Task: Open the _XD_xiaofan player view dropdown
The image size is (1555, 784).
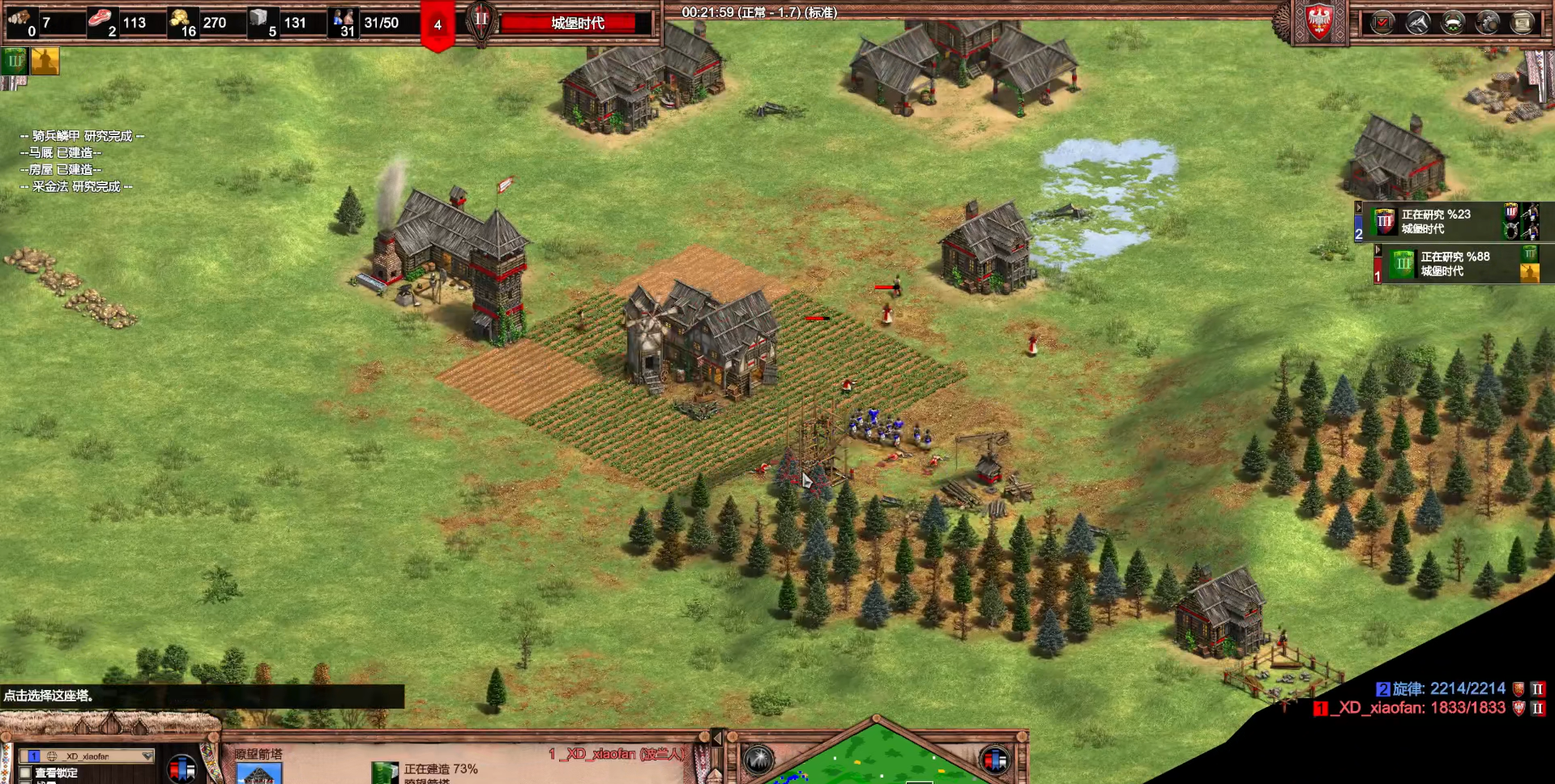Action: click(x=88, y=756)
